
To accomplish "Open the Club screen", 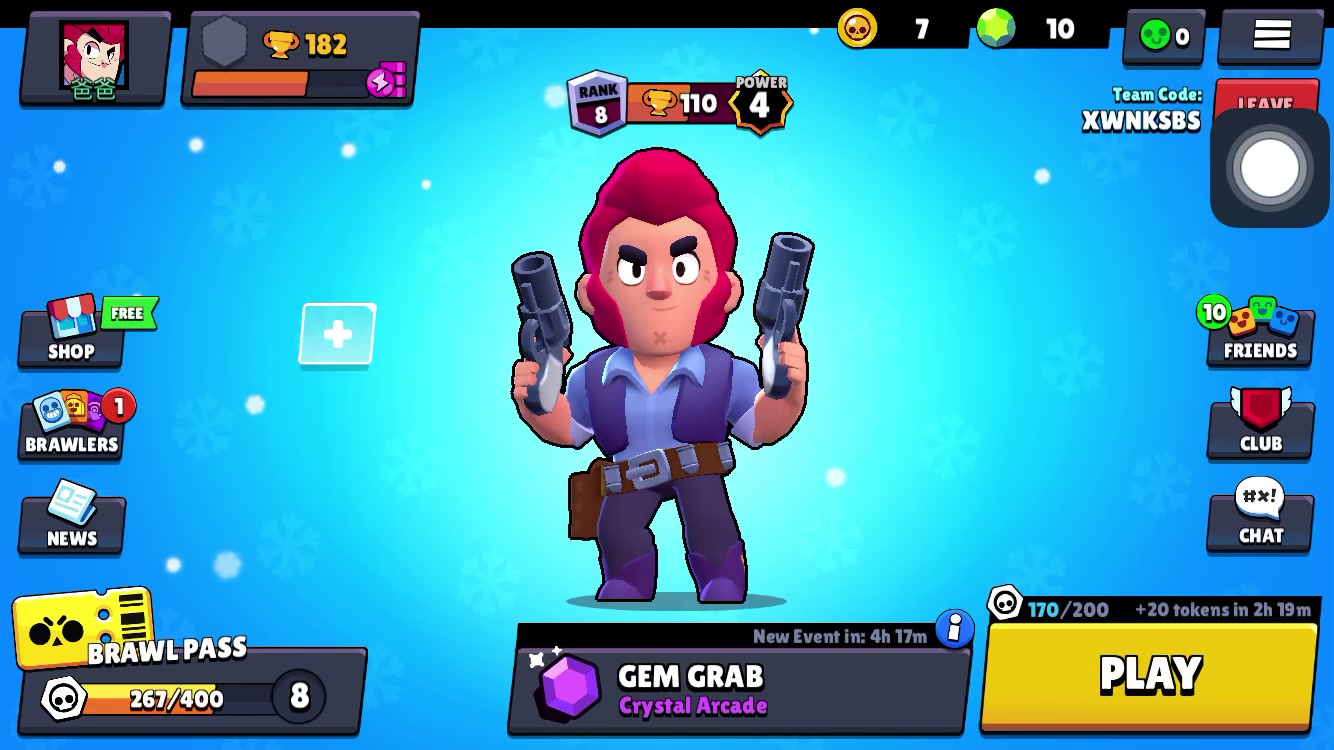I will pos(1260,423).
